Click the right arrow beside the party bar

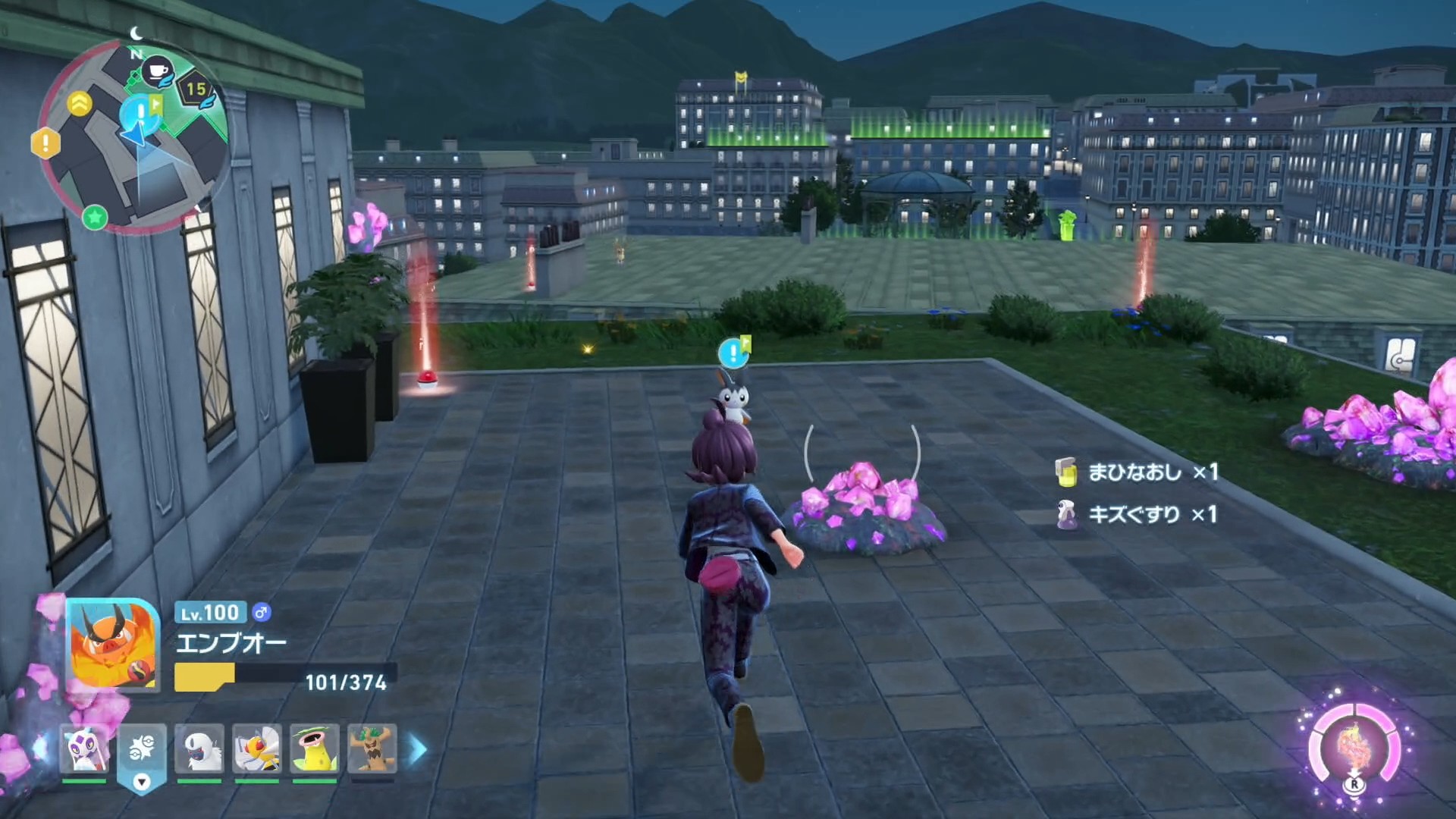(418, 749)
